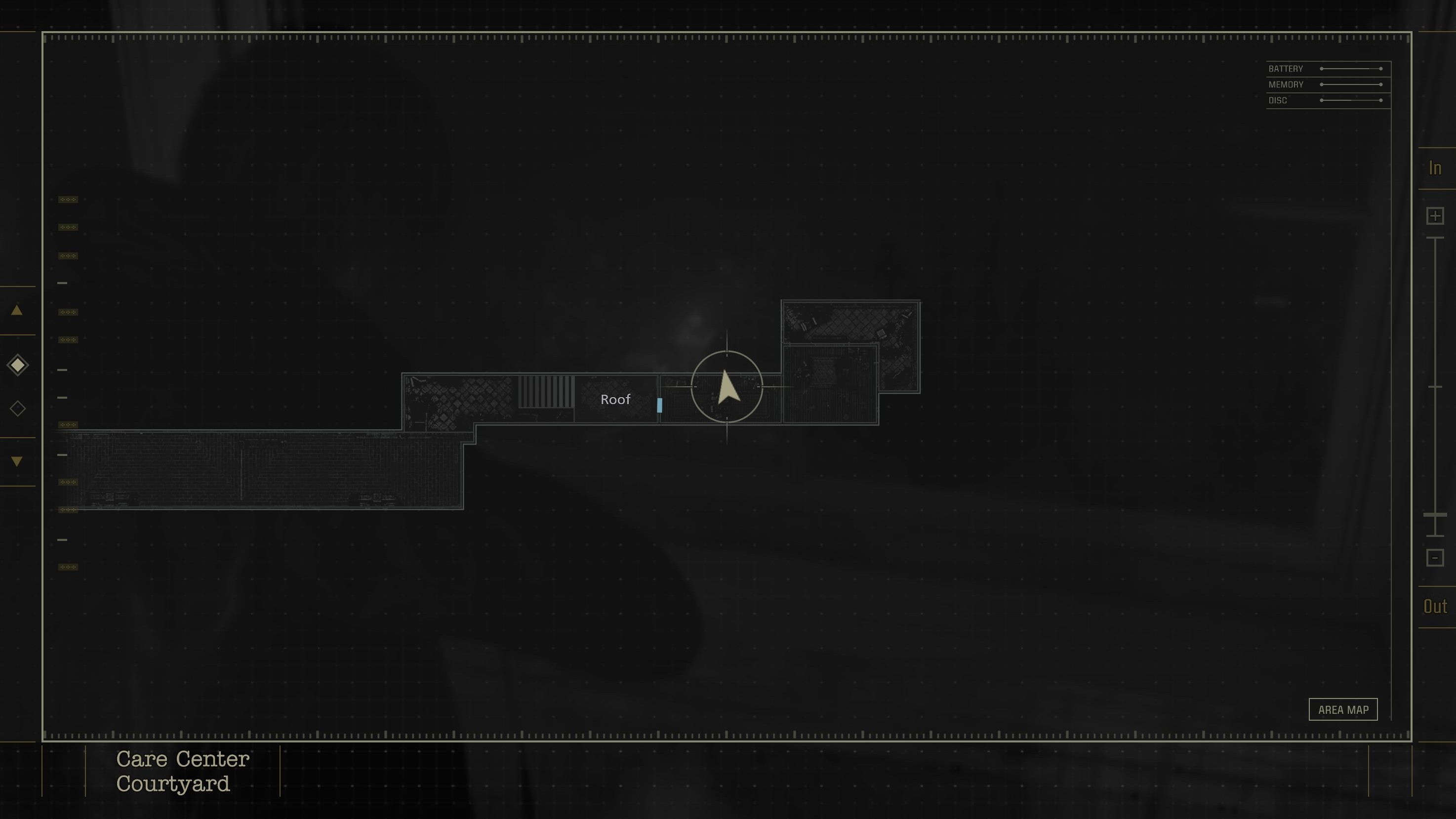Open the AREA MAP
This screenshot has width=1456, height=819.
click(x=1344, y=709)
